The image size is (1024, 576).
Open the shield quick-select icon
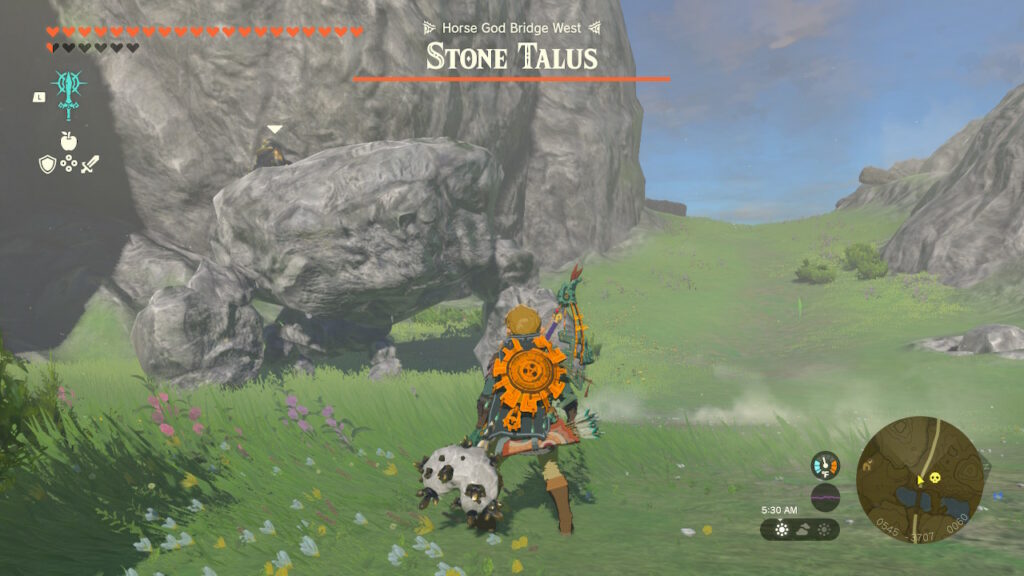click(47, 164)
